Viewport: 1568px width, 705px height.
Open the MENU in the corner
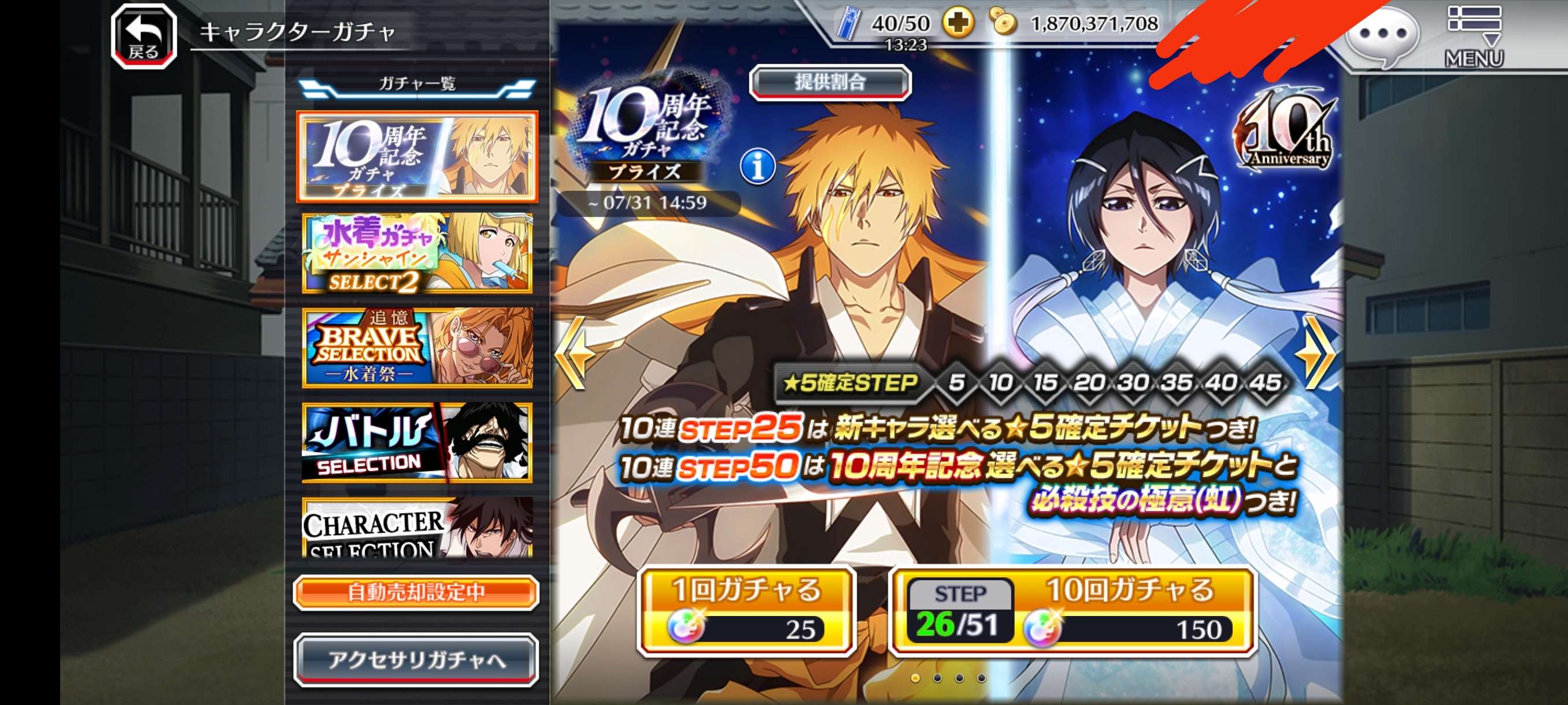coord(1474,36)
